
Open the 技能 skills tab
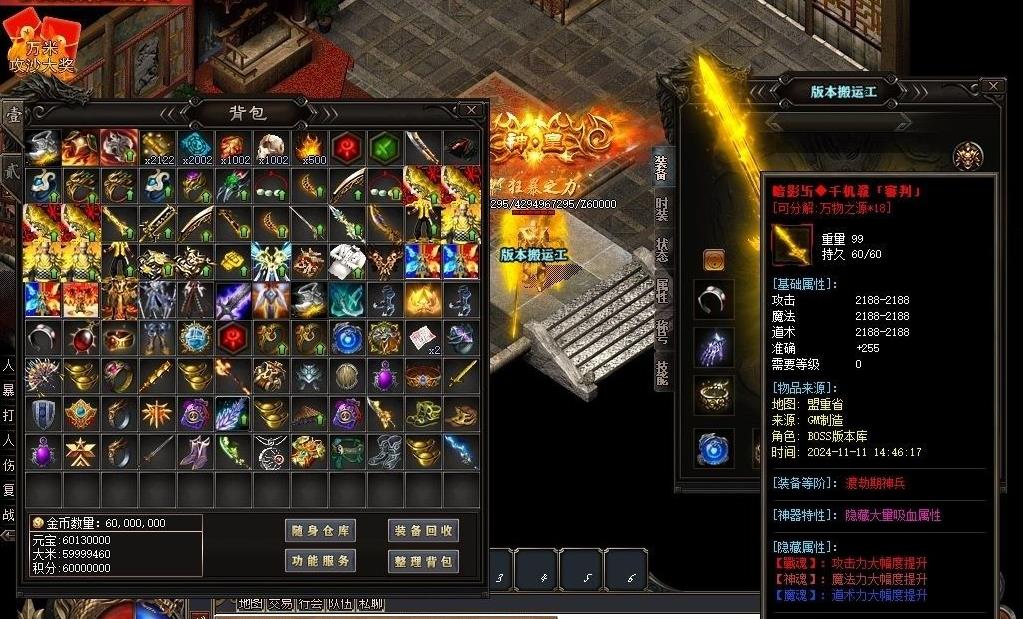pos(662,372)
